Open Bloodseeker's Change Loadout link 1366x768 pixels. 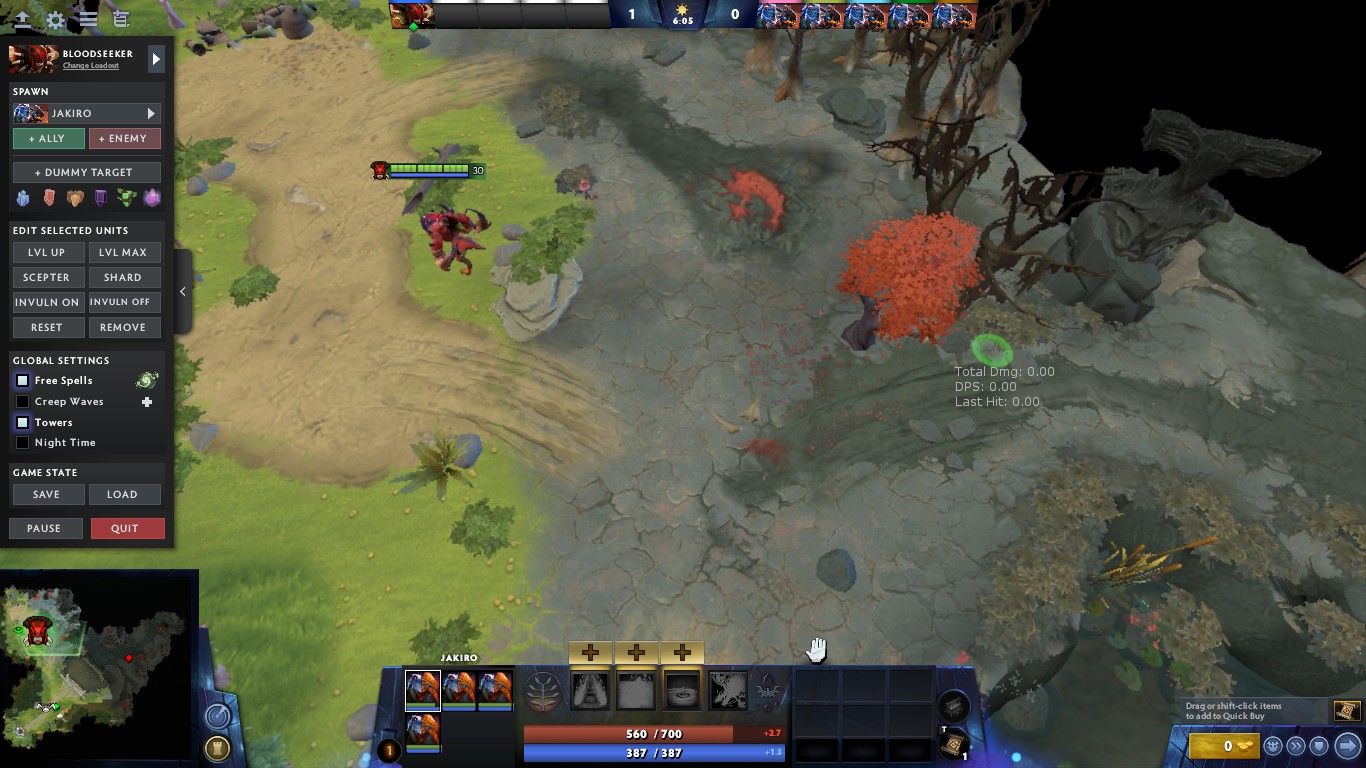pos(91,65)
